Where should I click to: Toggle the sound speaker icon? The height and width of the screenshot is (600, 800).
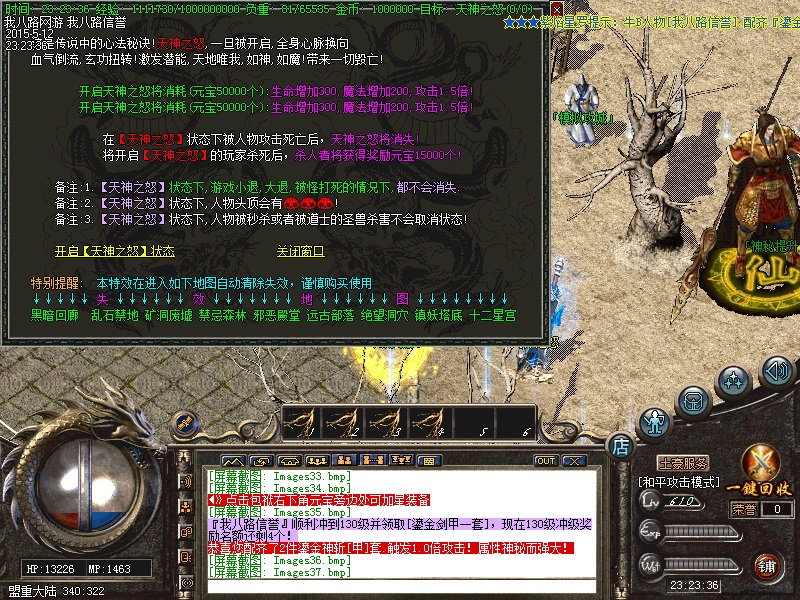[x=776, y=372]
